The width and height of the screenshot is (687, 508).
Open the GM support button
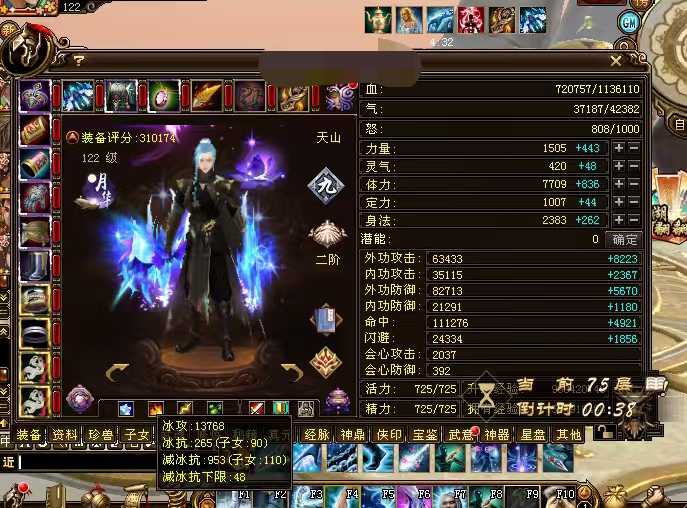pos(630,22)
